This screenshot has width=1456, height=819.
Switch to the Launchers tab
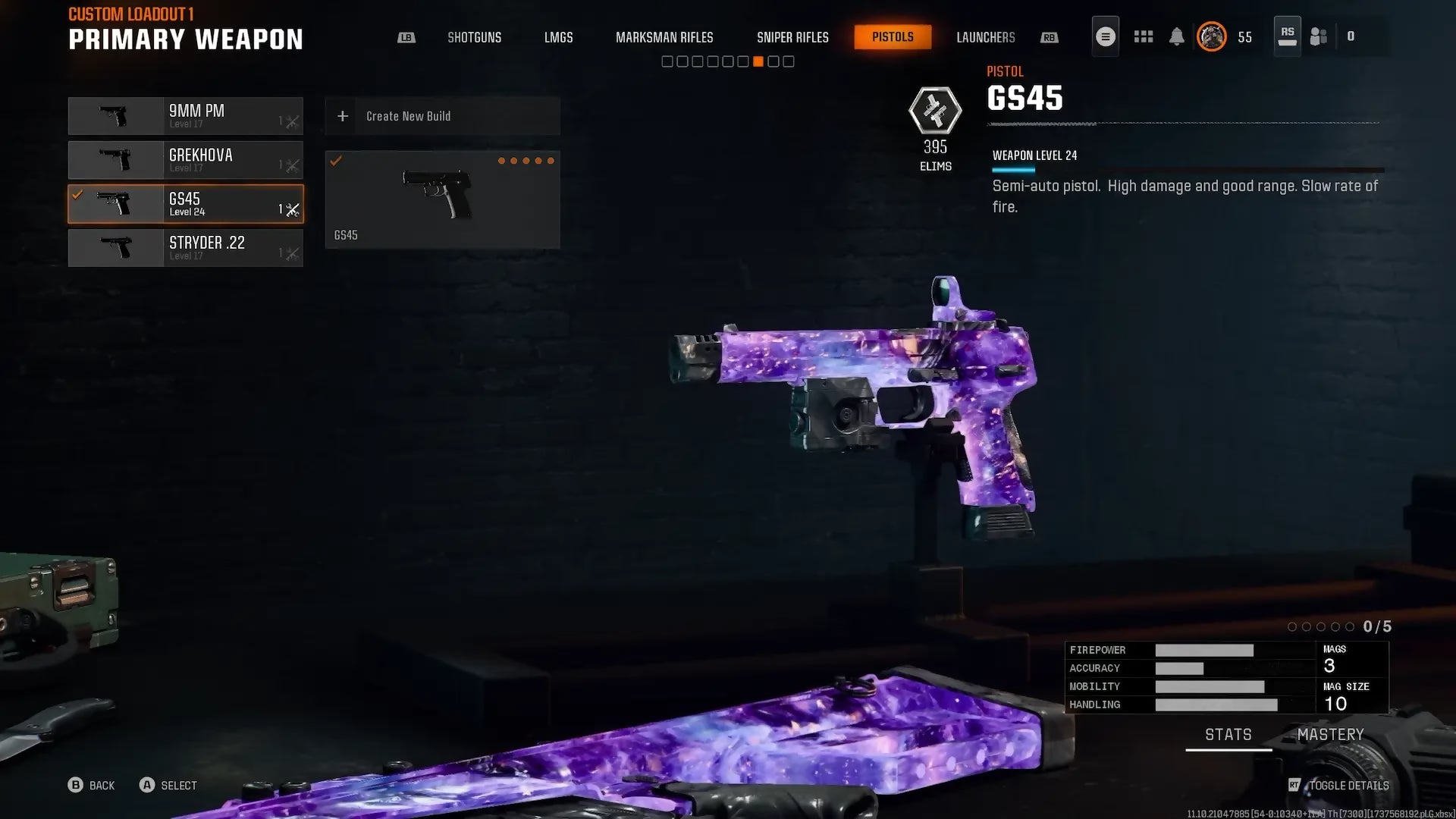coord(985,37)
